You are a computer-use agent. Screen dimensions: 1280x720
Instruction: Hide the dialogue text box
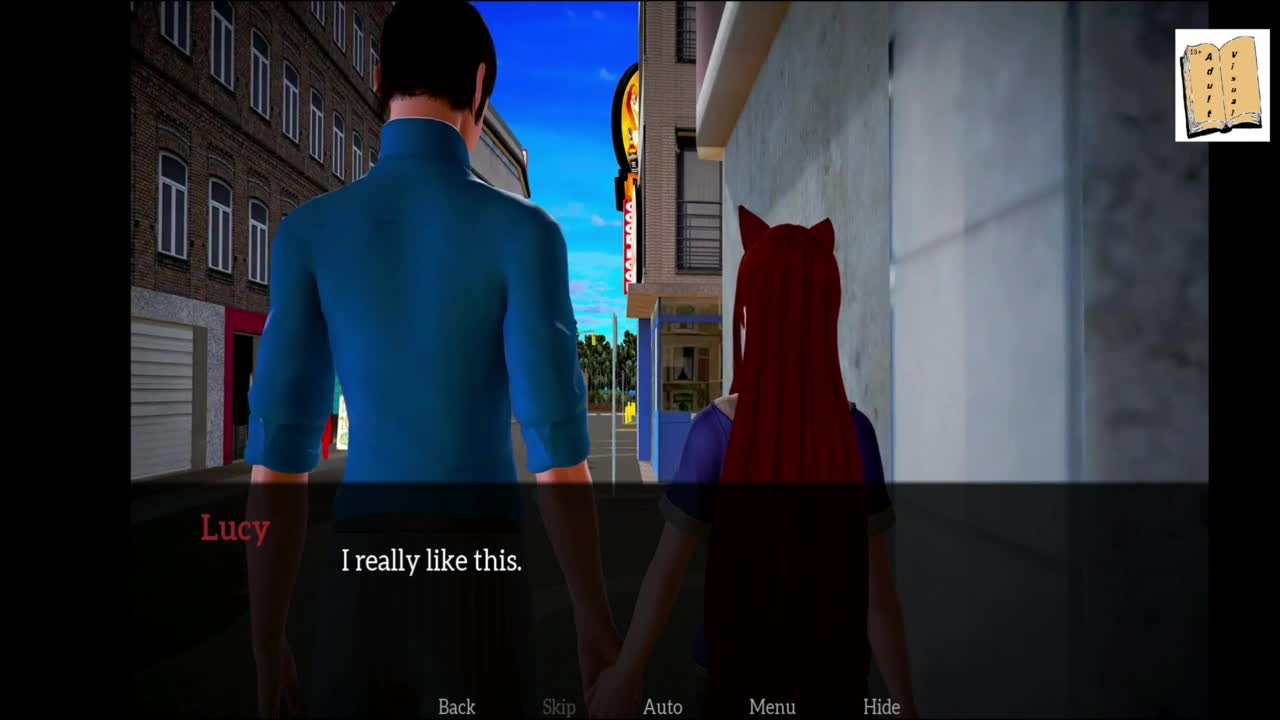[x=881, y=706]
